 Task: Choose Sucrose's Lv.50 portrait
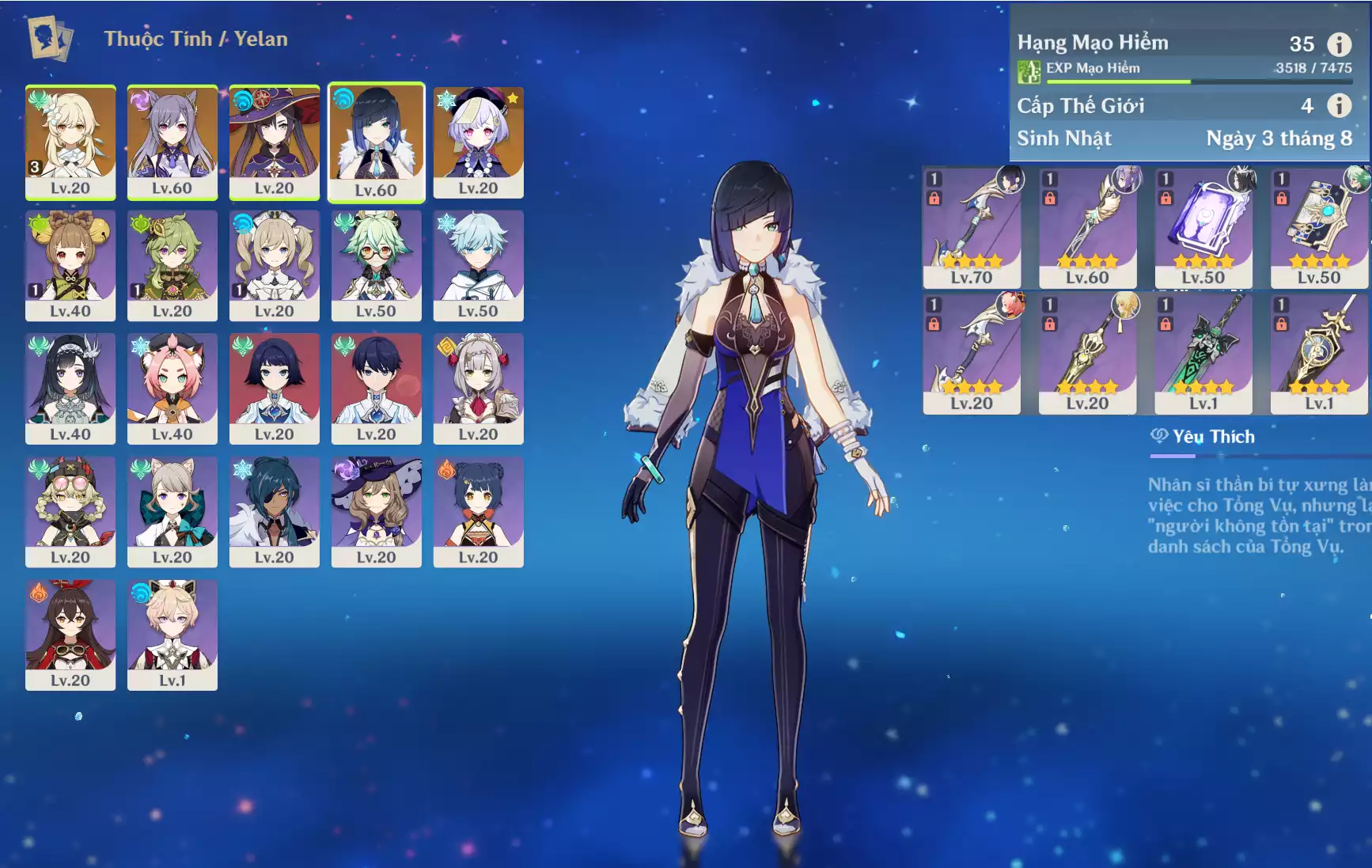376,264
